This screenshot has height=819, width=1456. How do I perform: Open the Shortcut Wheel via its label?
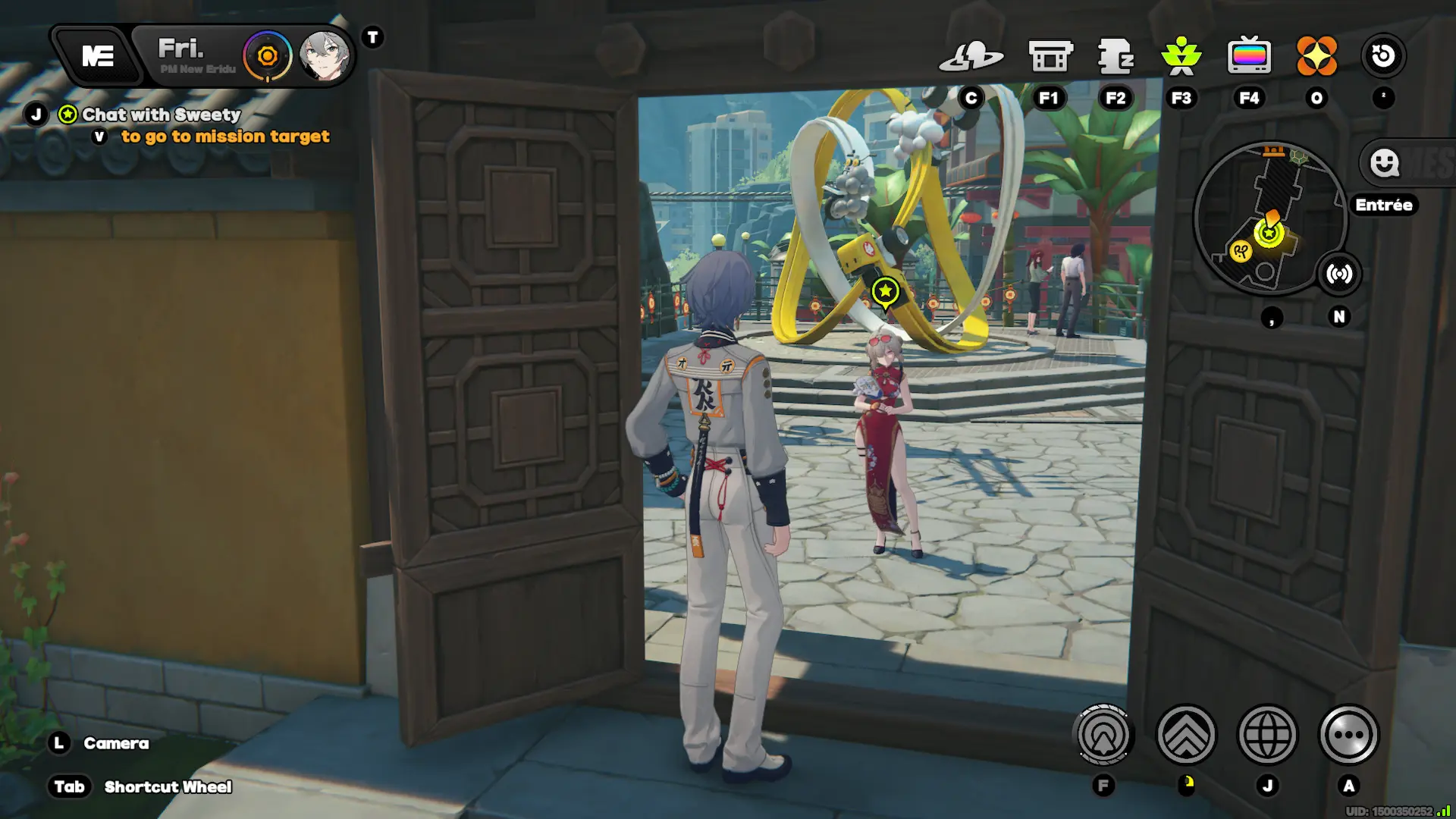168,786
